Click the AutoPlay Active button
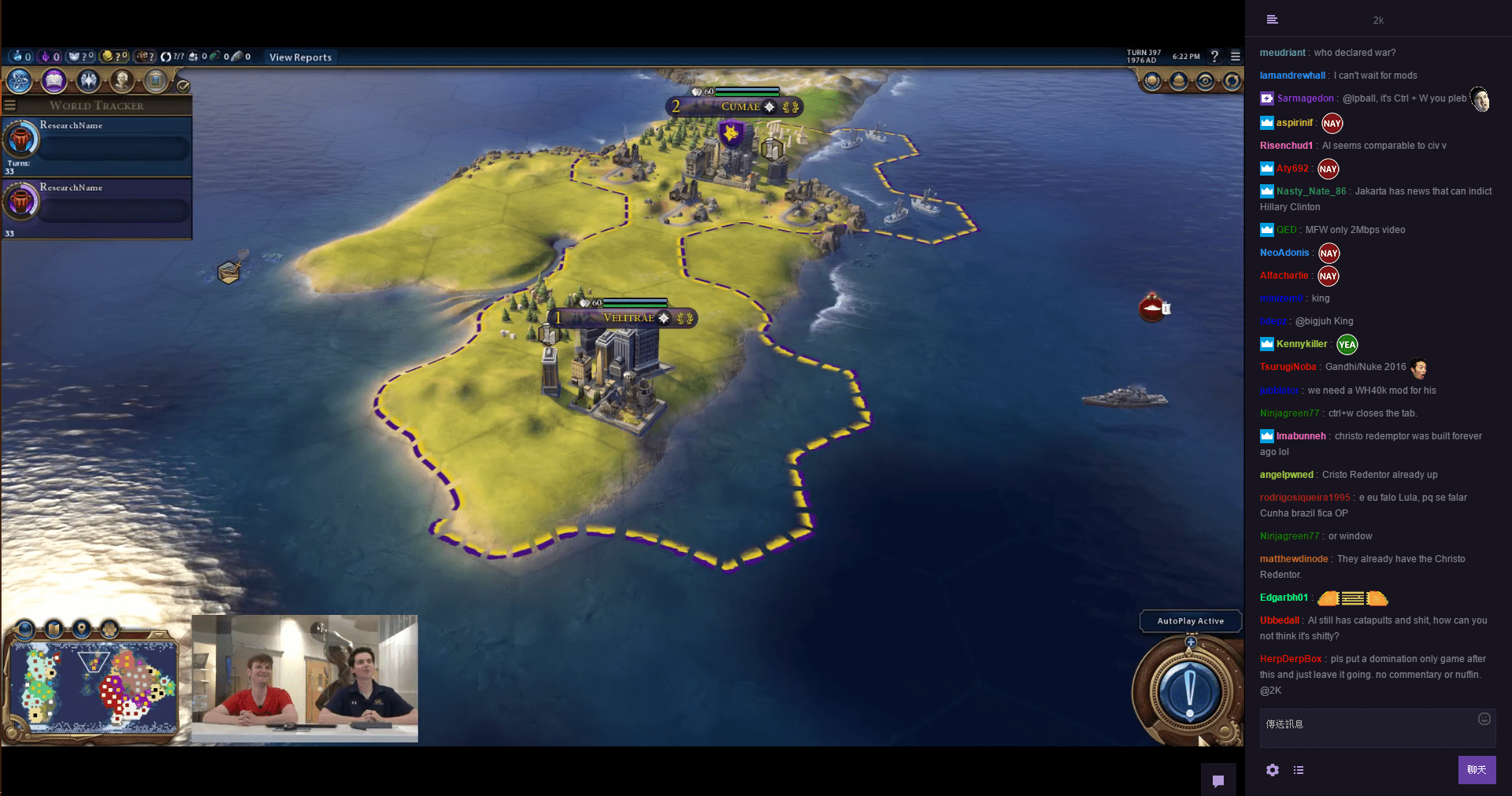1512x796 pixels. point(1190,621)
